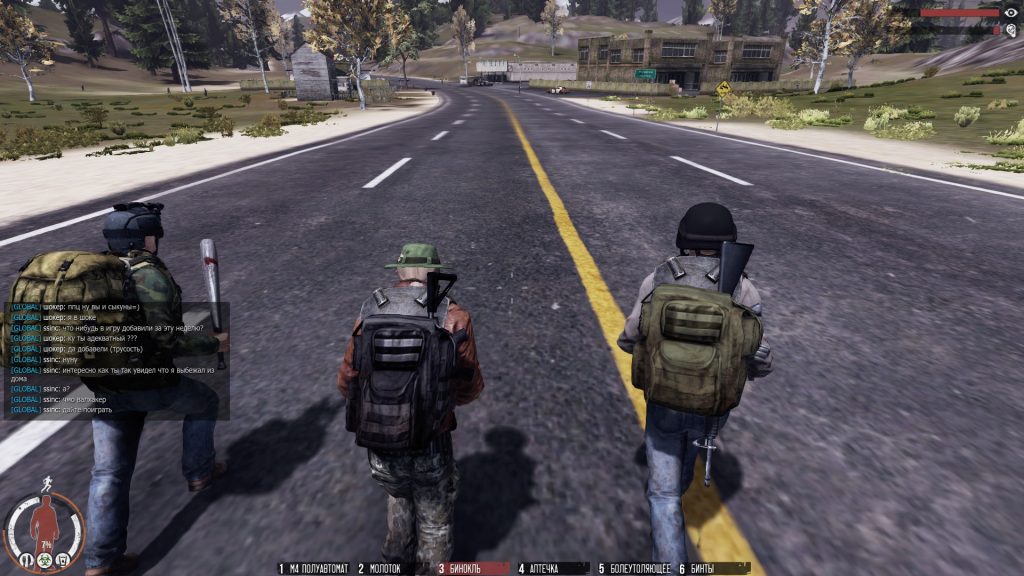Click the red body silhouette status indicator
This screenshot has width=1024, height=576.
43,522
